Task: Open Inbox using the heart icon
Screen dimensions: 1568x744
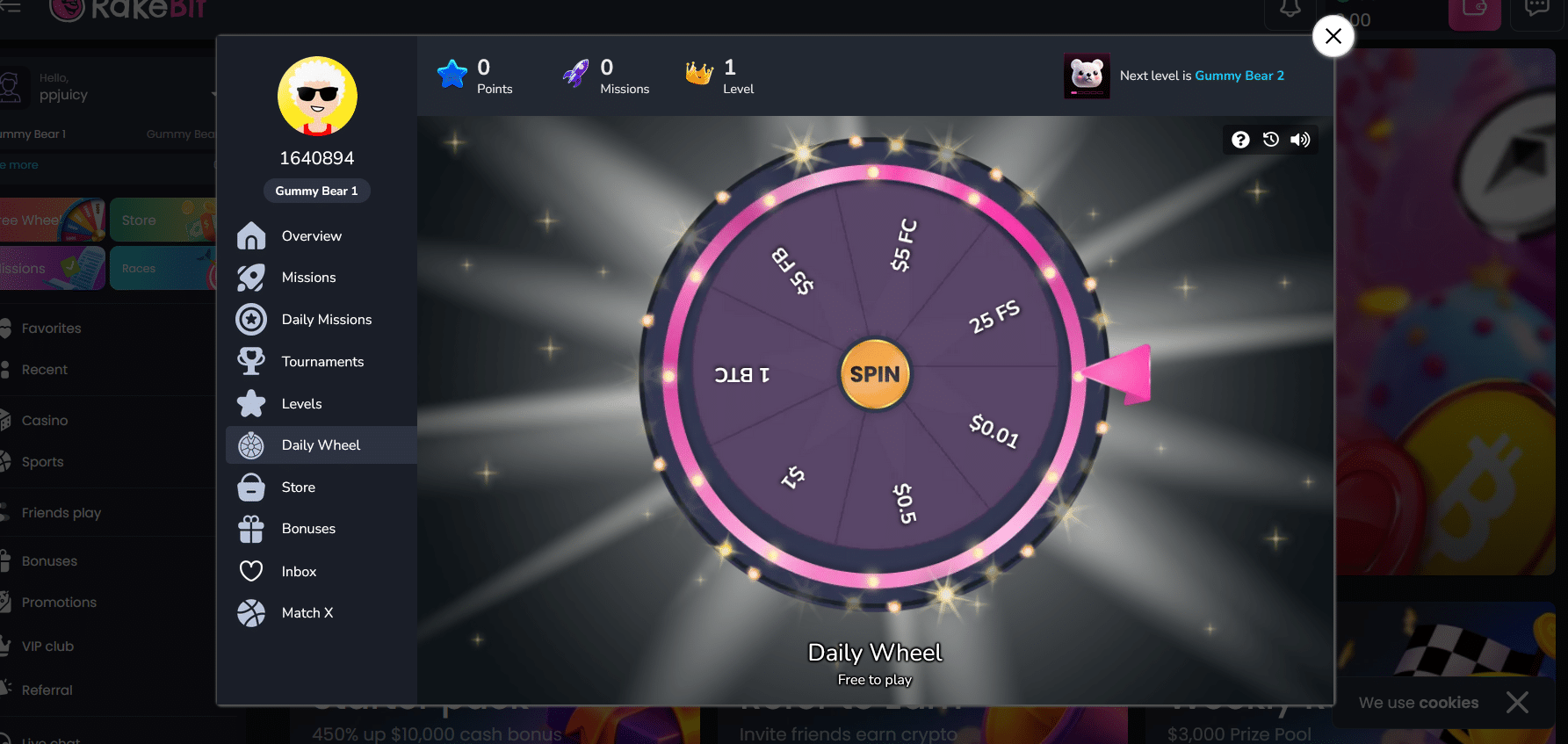Action: [x=251, y=570]
